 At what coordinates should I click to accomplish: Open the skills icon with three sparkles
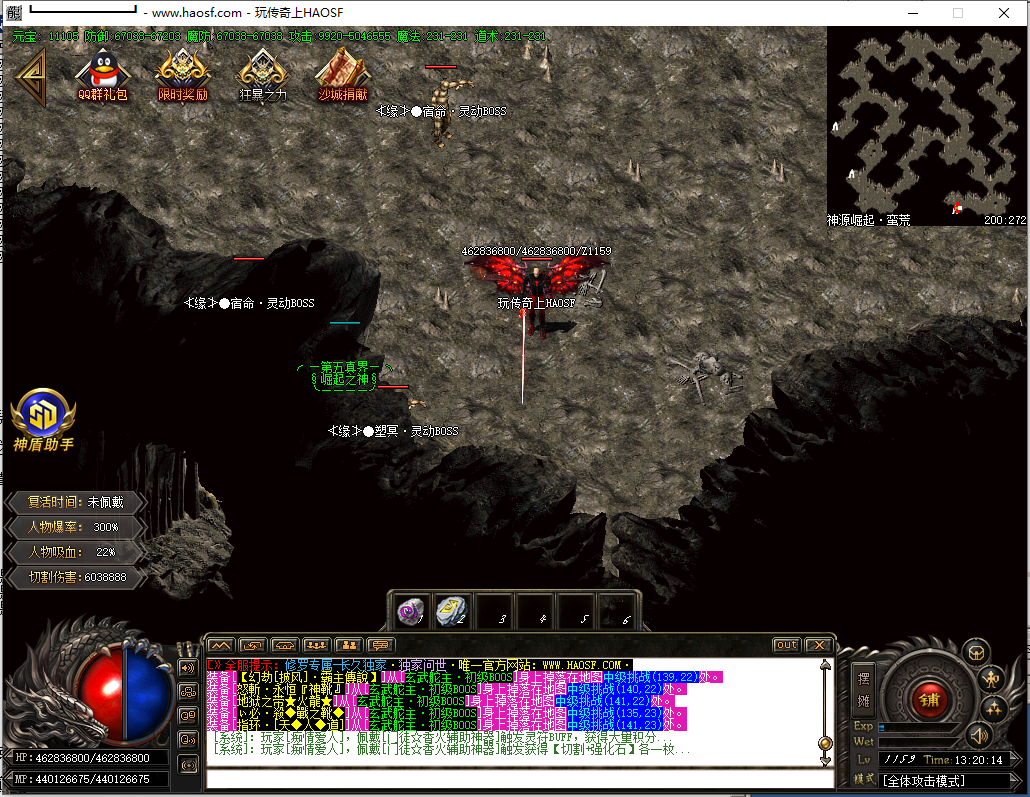pyautogui.click(x=993, y=708)
